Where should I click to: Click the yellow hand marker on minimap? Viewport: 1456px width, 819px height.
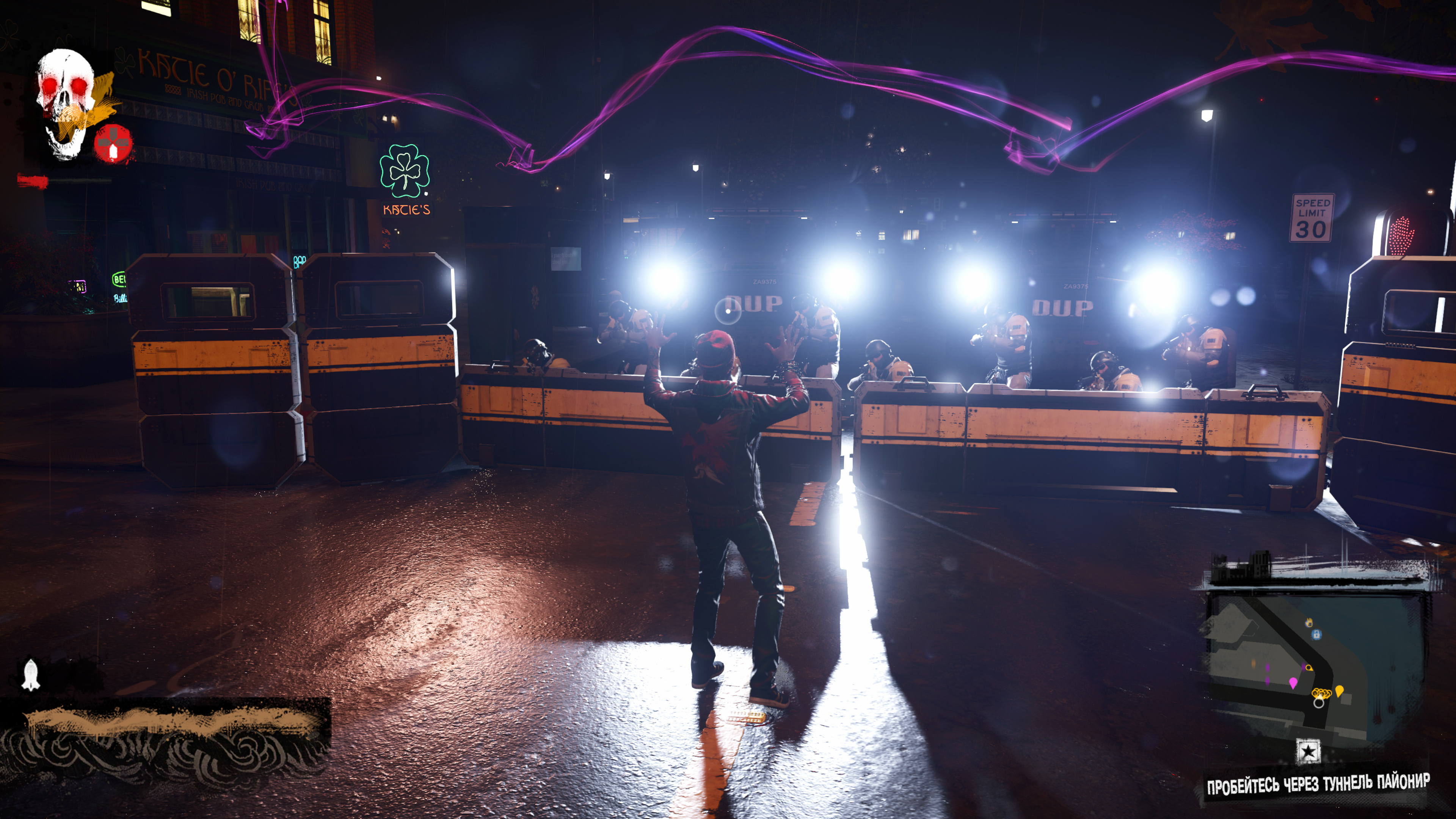pyautogui.click(x=1309, y=622)
